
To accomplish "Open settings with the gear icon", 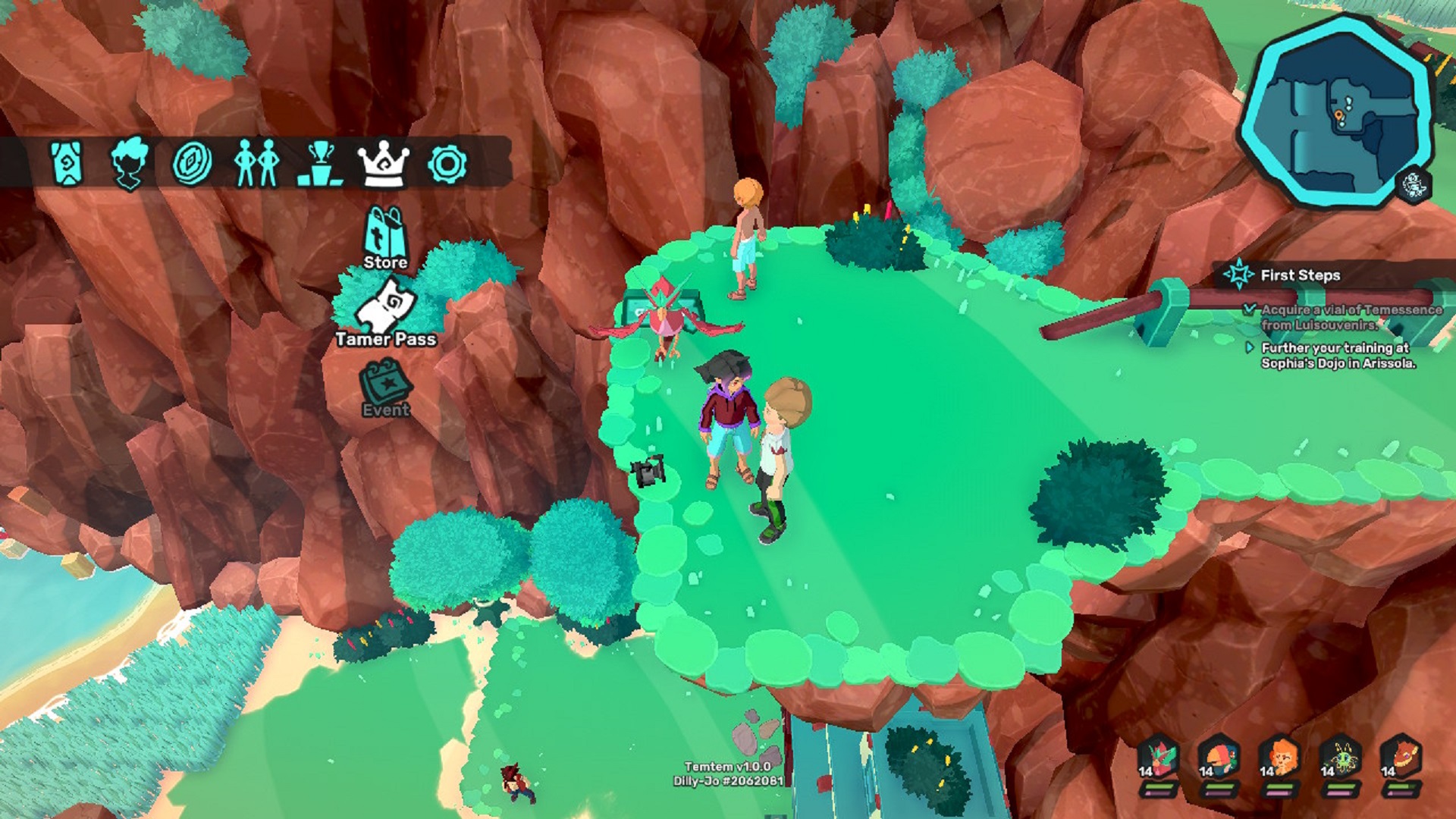I will 447,164.
